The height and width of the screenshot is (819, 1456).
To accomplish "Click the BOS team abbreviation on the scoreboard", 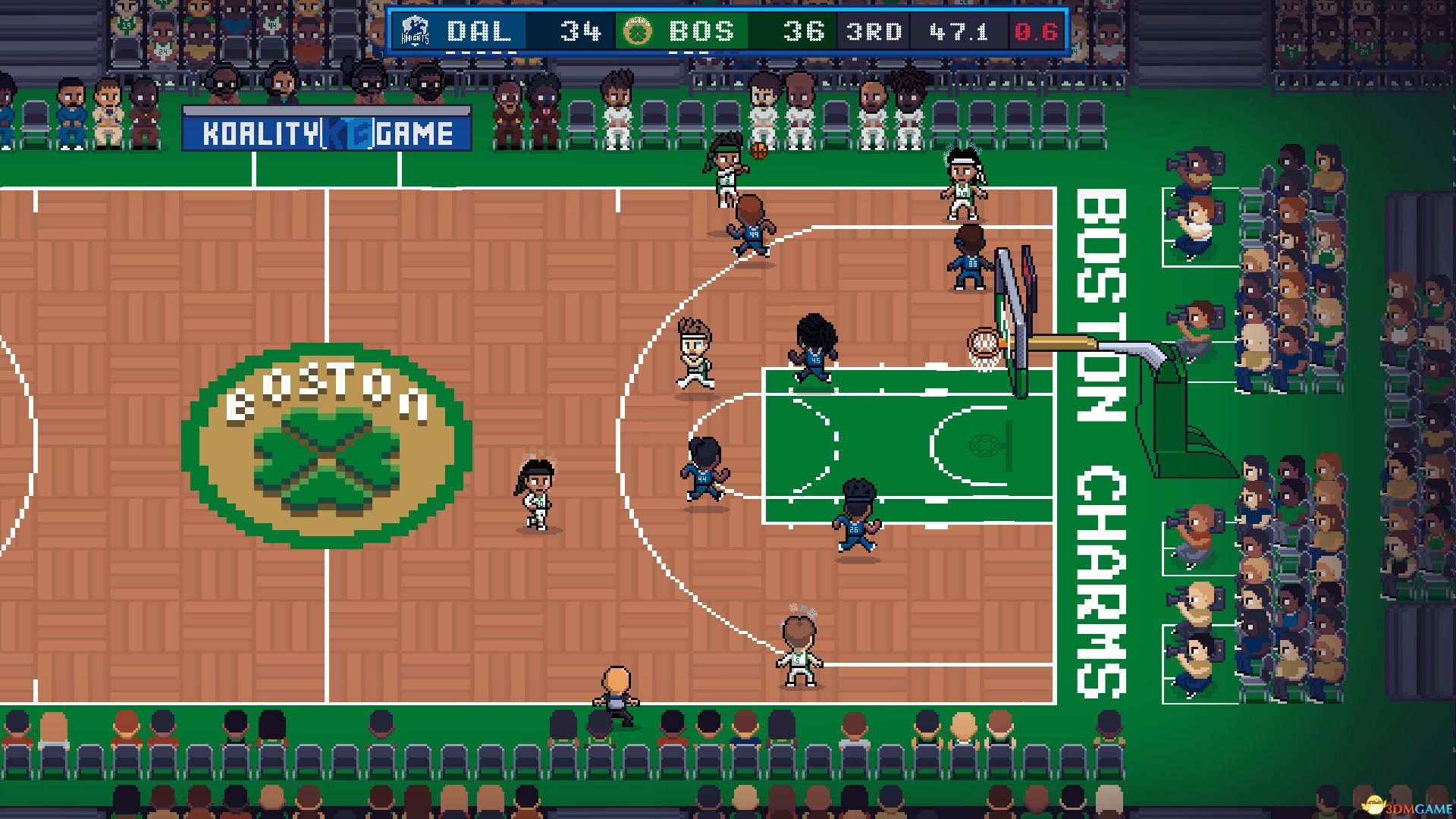I will (x=701, y=31).
